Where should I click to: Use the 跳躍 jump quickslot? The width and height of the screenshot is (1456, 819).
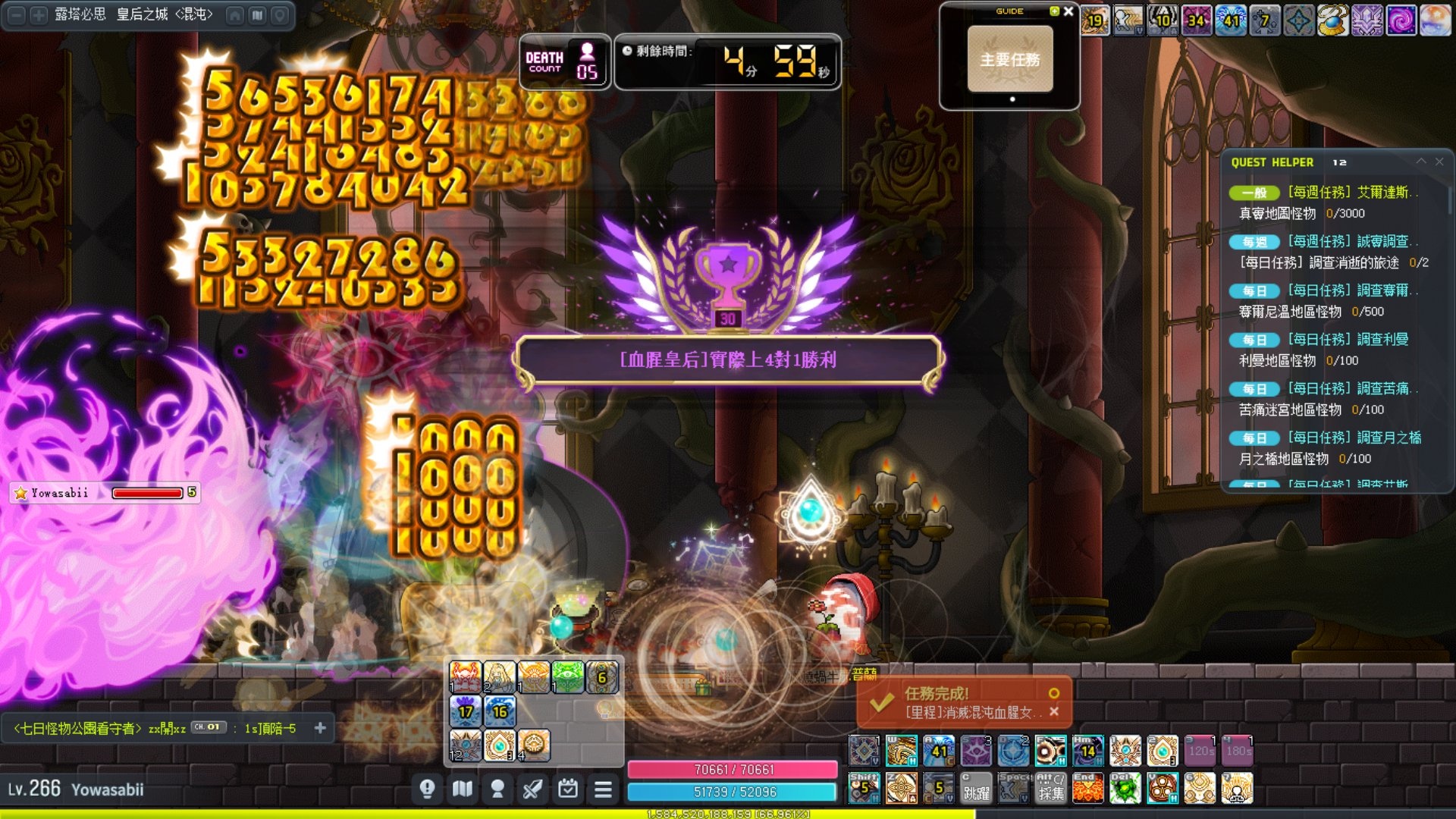976,789
